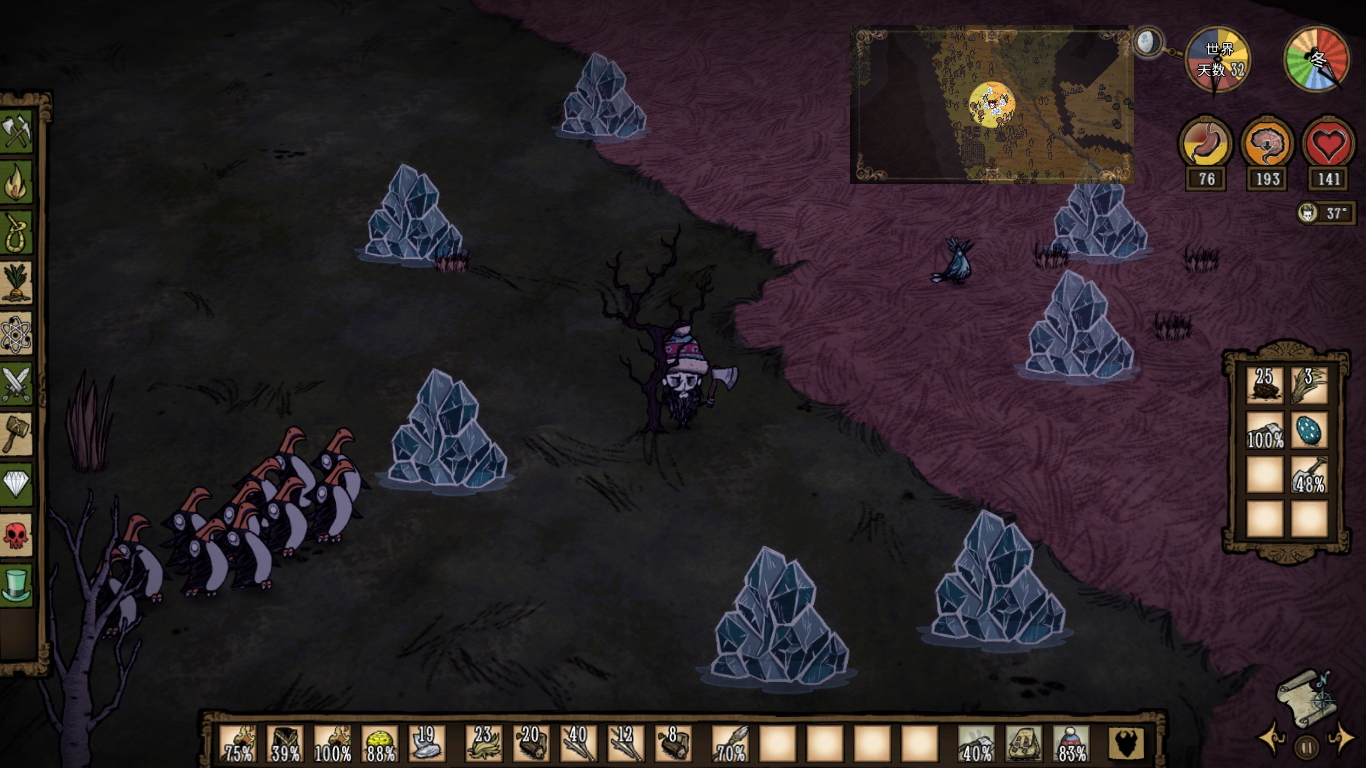Pick the blue spotted egg in backpack
1366x768 pixels.
point(1308,429)
